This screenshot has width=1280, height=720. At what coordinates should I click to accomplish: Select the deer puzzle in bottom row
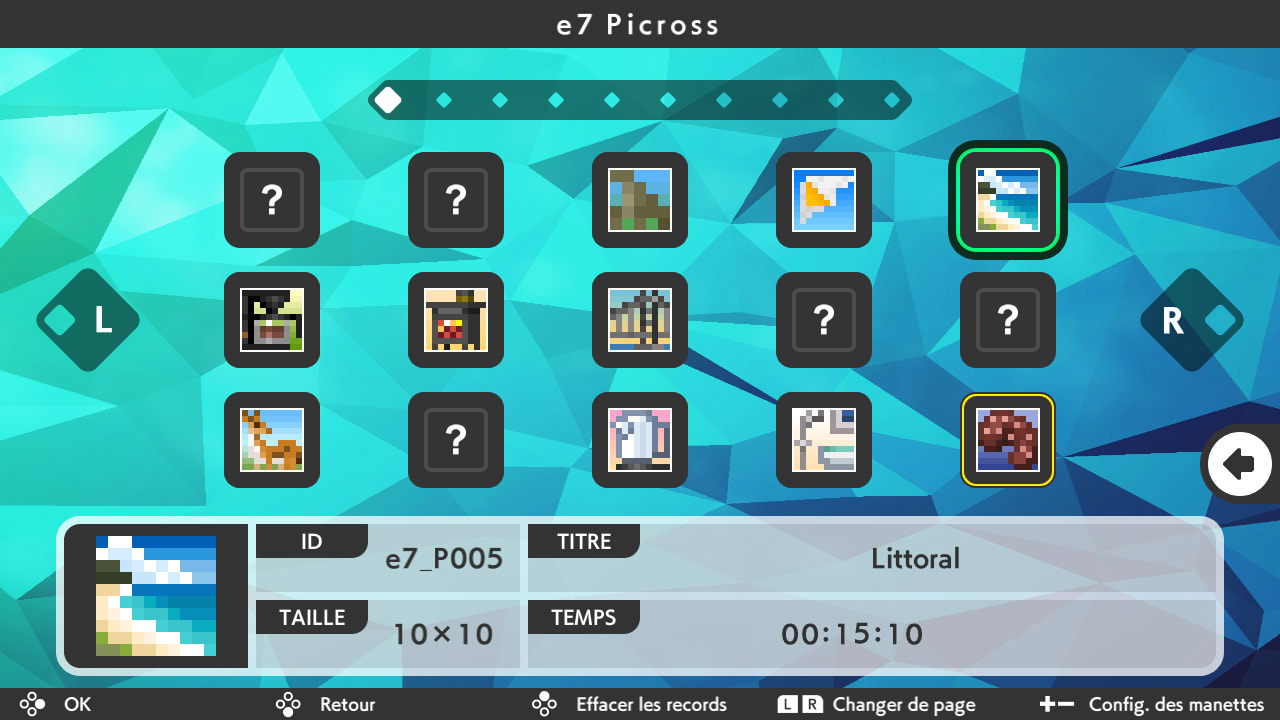(272, 440)
